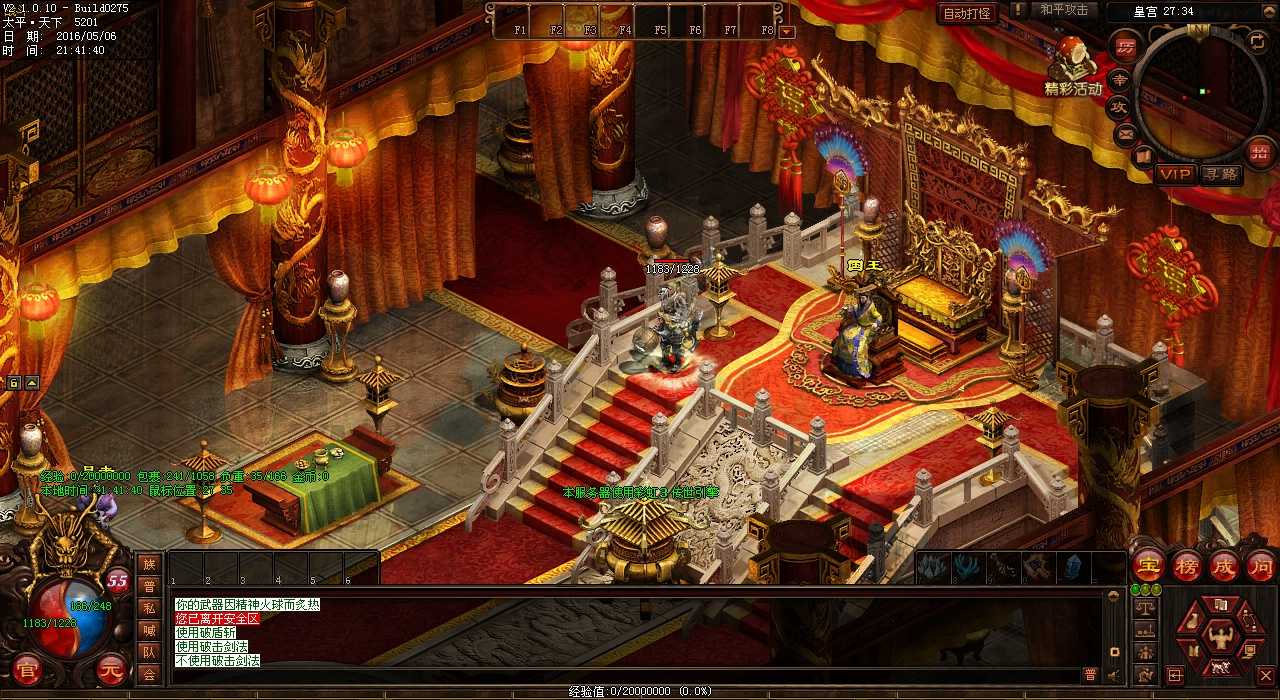Click the 攻 round button beside minimap
1280x700 pixels.
pyautogui.click(x=1120, y=105)
